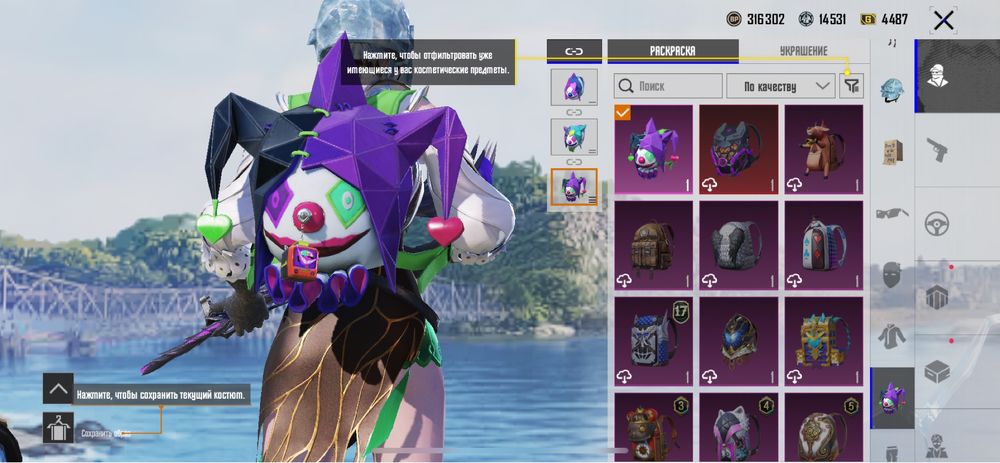Open the chain link tab above skin previews

click(x=574, y=50)
